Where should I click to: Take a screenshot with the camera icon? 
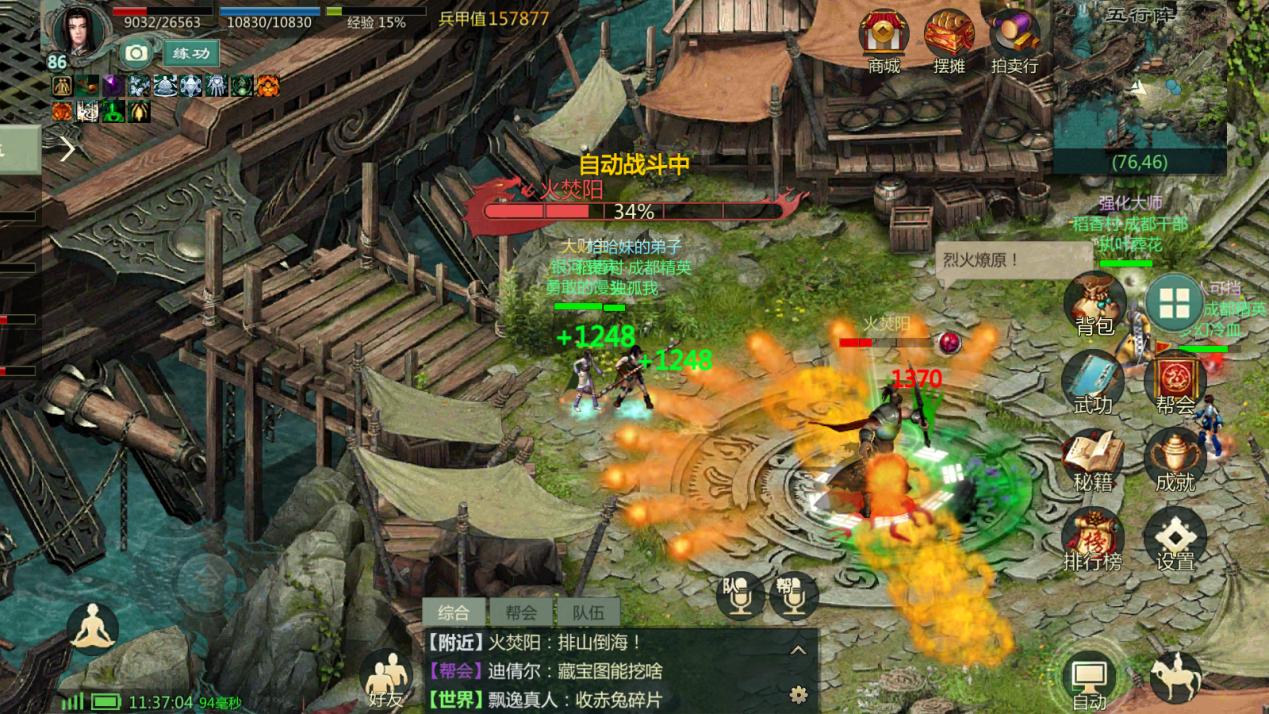[x=136, y=53]
